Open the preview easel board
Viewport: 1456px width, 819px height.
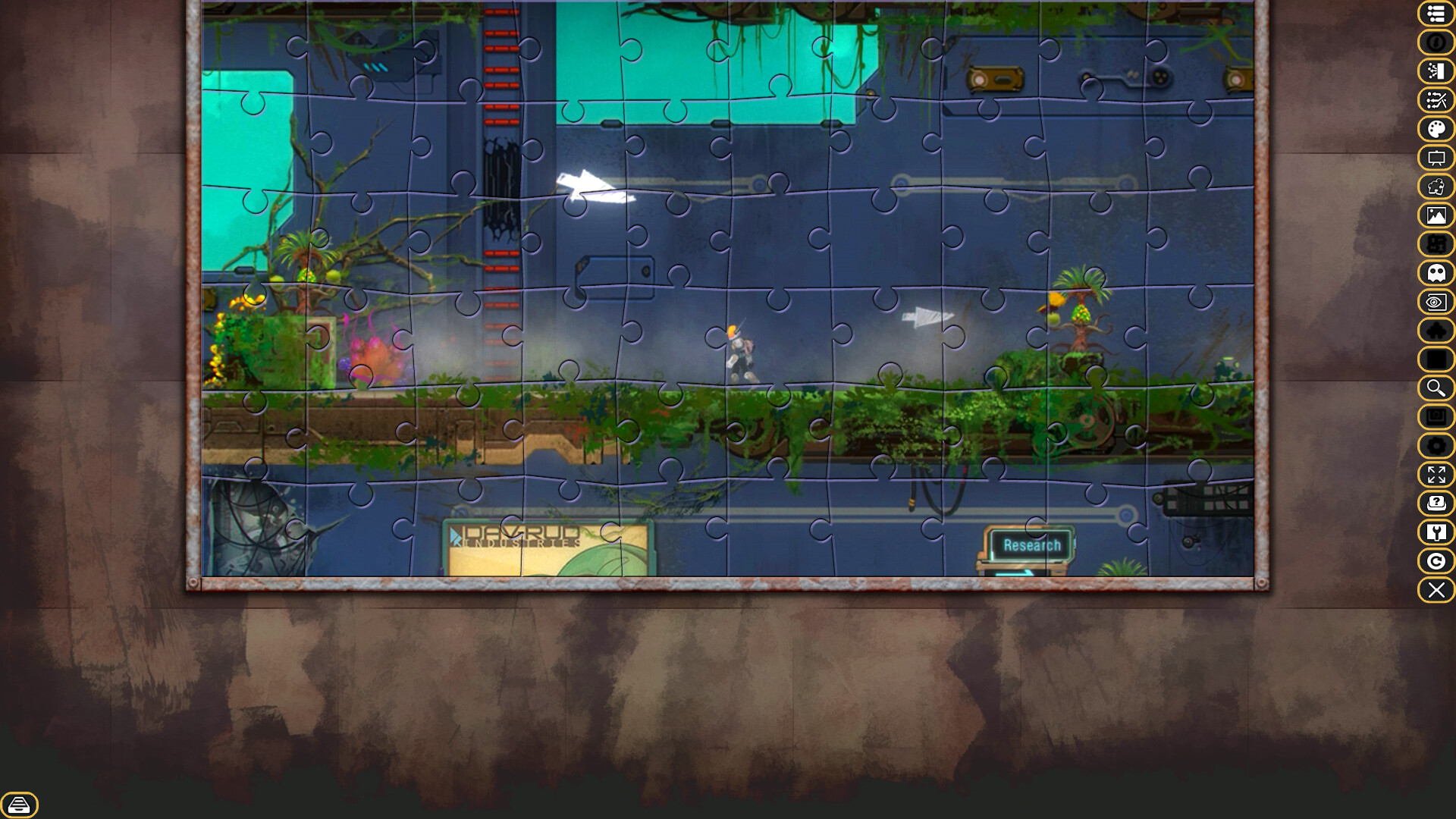[x=1436, y=158]
